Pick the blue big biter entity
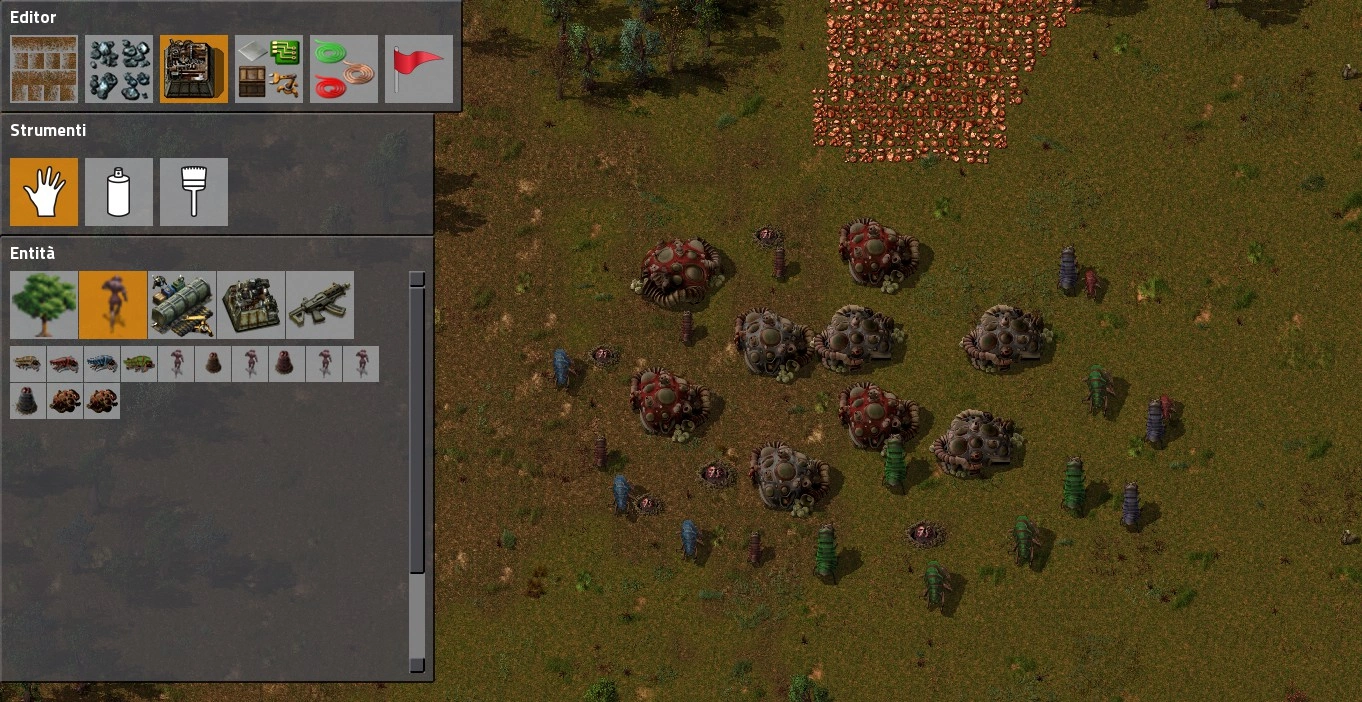Image resolution: width=1362 pixels, height=702 pixels. (101, 364)
